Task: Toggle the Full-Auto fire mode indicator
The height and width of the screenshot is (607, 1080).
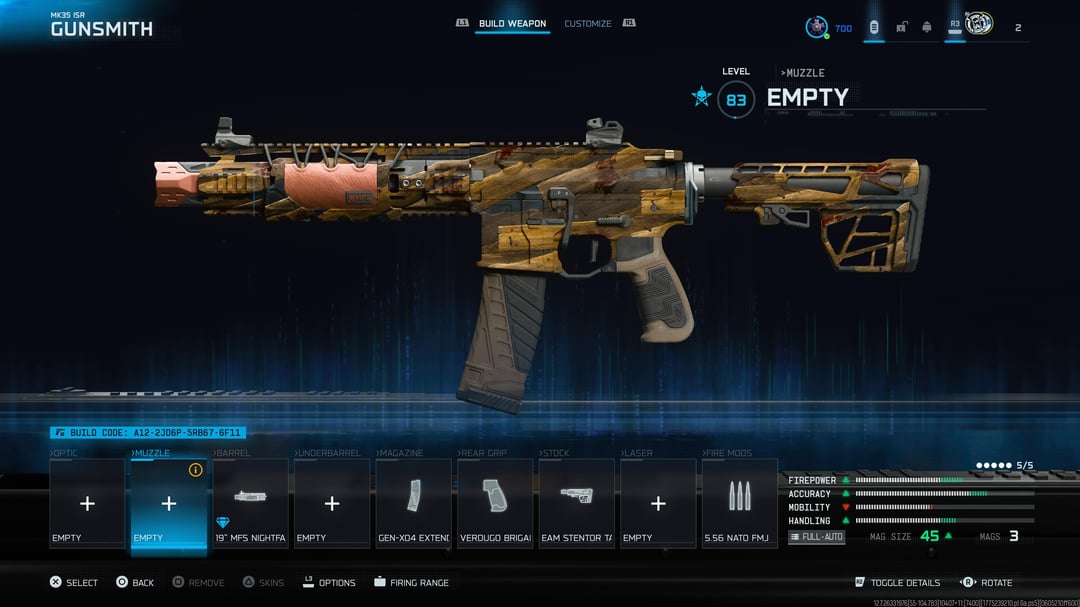Action: pos(817,537)
